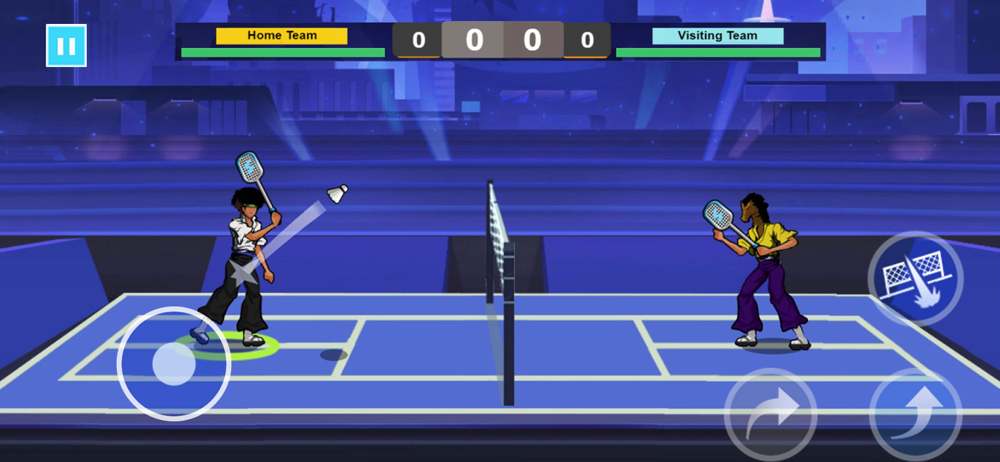
Task: Pause the badminton match
Action: (66, 46)
